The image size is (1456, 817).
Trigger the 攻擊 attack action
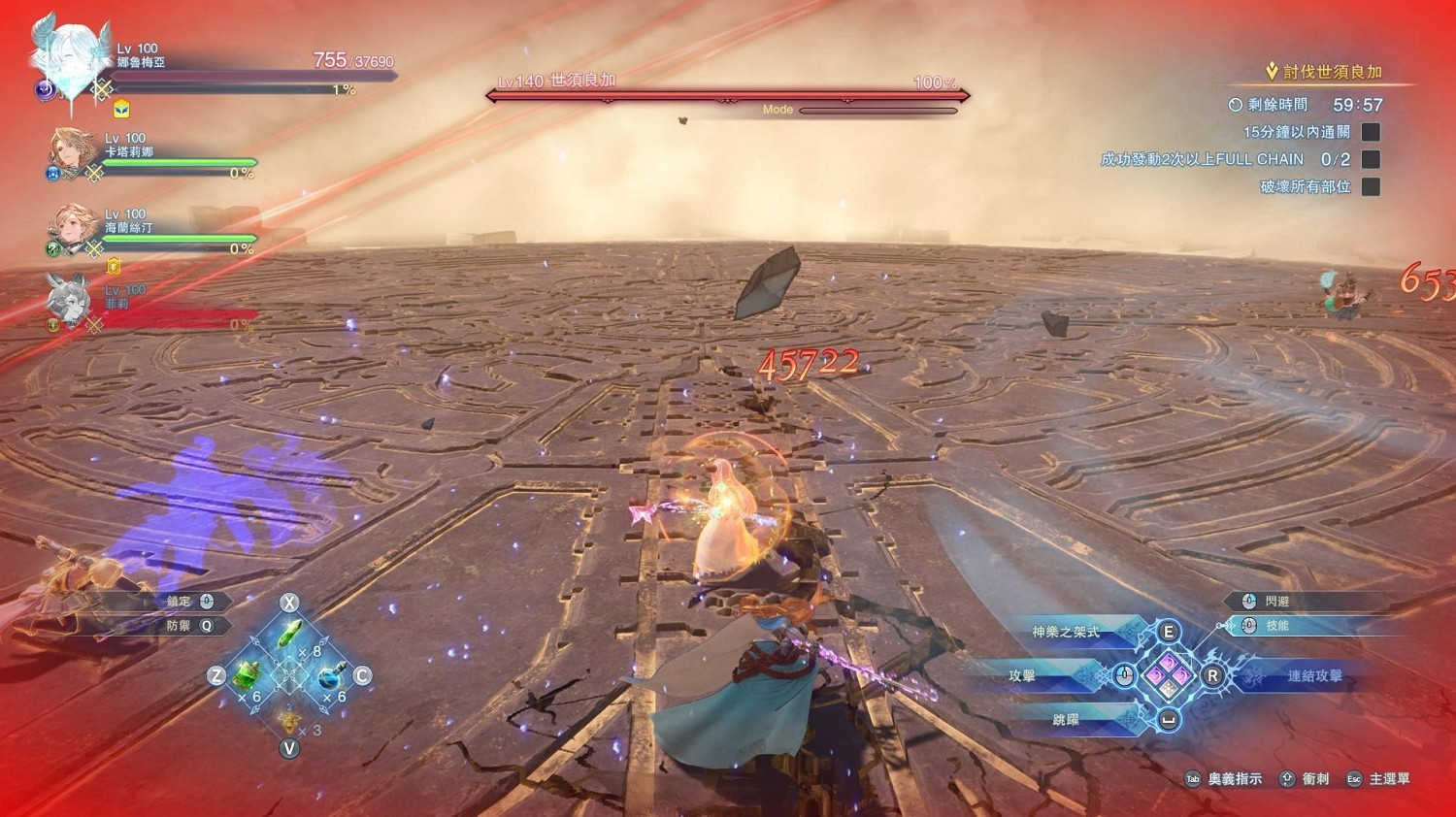click(x=1022, y=676)
